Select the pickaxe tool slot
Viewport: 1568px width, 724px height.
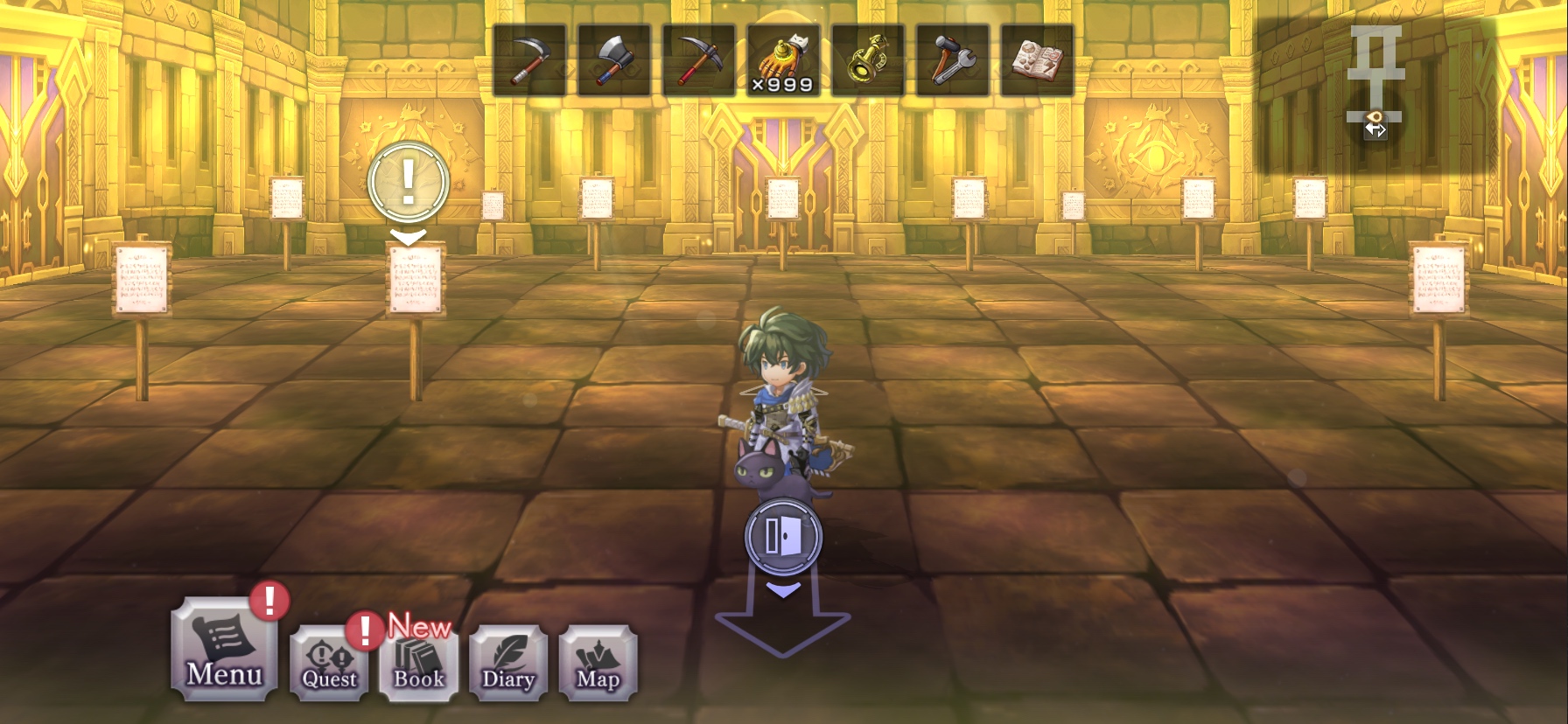coord(698,59)
